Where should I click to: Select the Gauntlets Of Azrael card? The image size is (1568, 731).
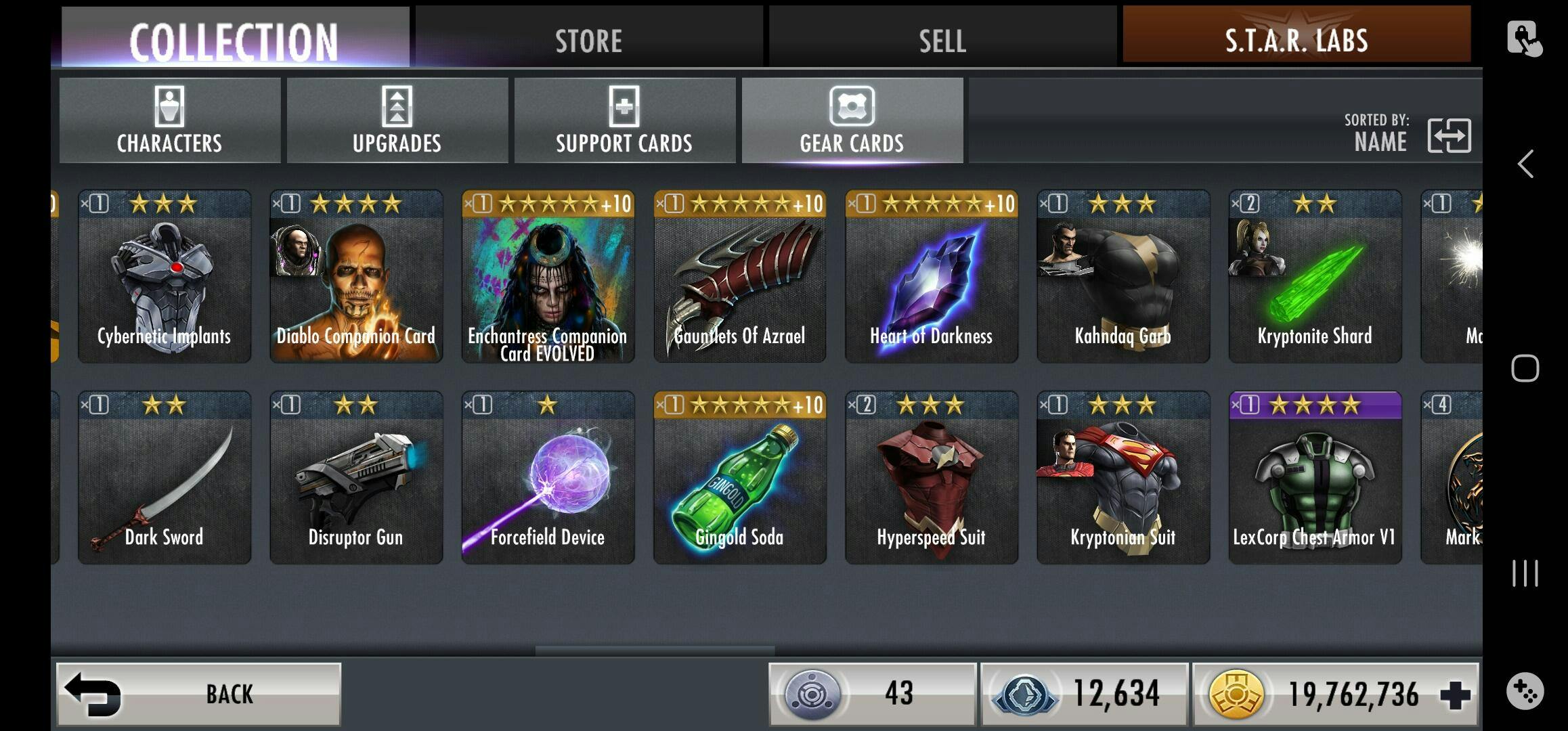739,276
